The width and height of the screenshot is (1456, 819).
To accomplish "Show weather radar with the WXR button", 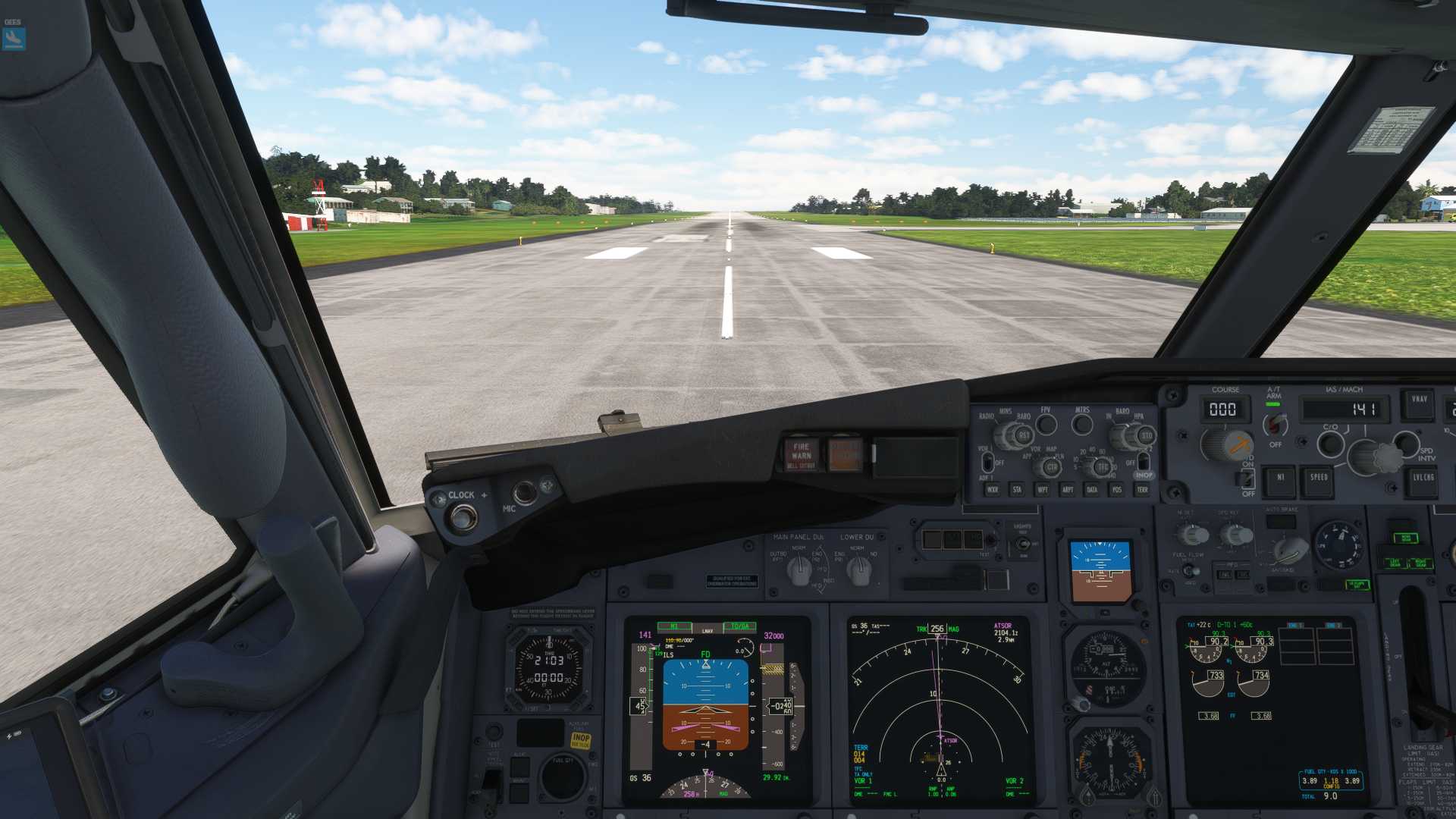I will click(992, 490).
